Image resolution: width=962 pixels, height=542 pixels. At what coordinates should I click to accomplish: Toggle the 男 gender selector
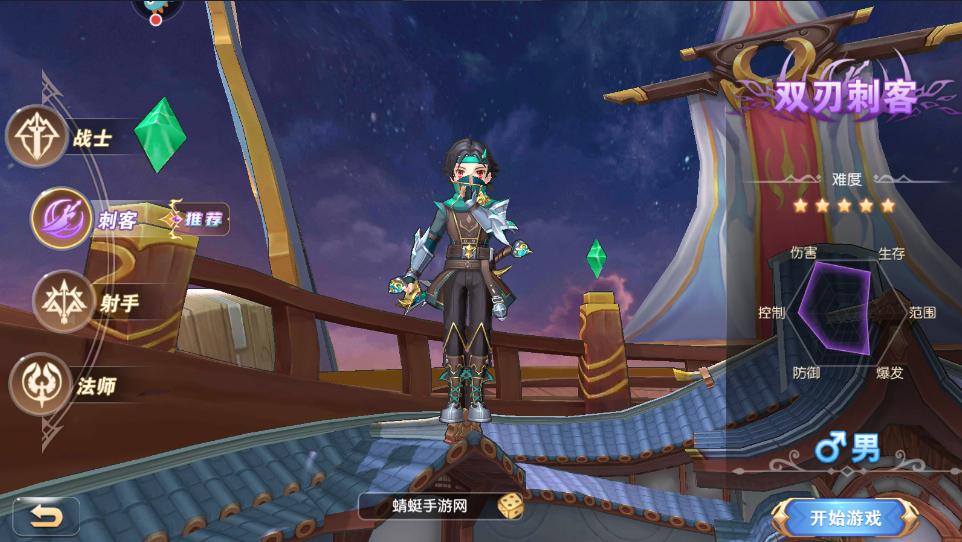[847, 451]
